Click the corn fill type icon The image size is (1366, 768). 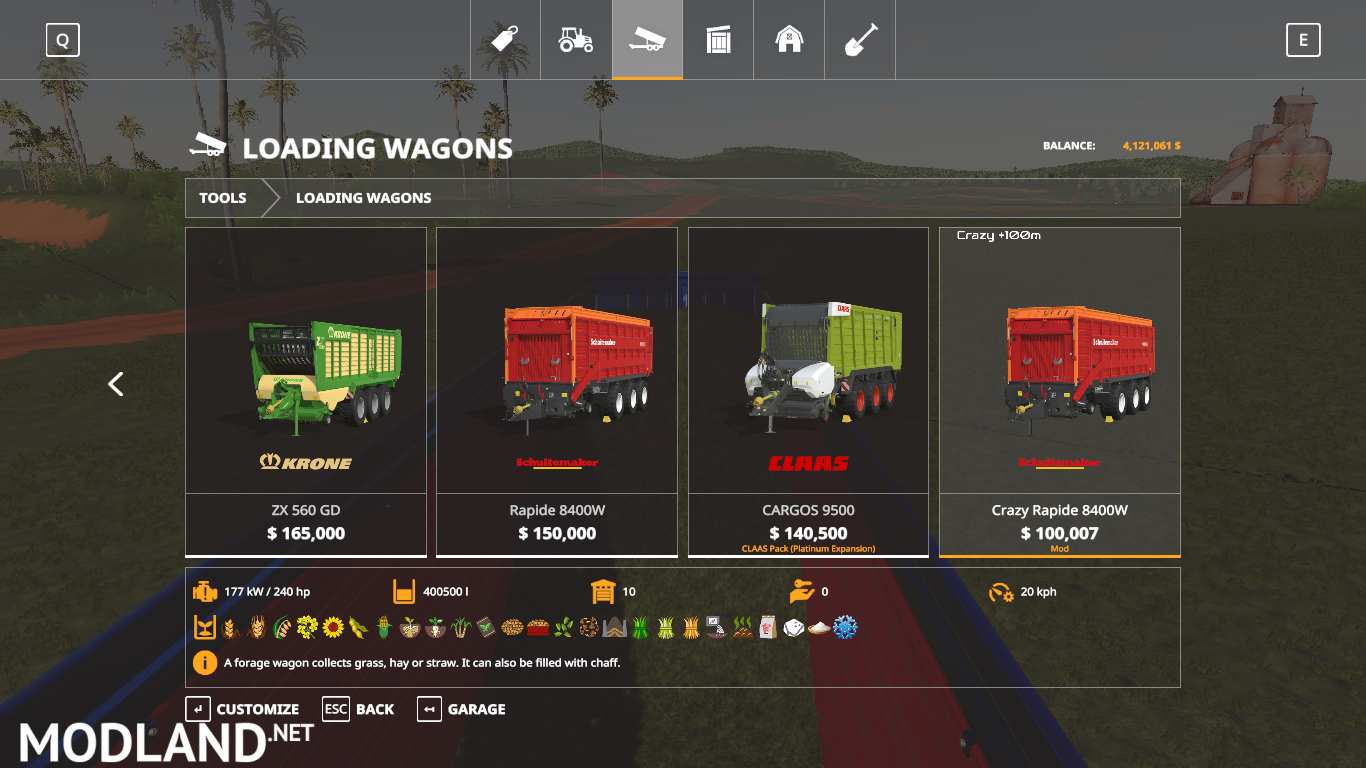click(381, 628)
